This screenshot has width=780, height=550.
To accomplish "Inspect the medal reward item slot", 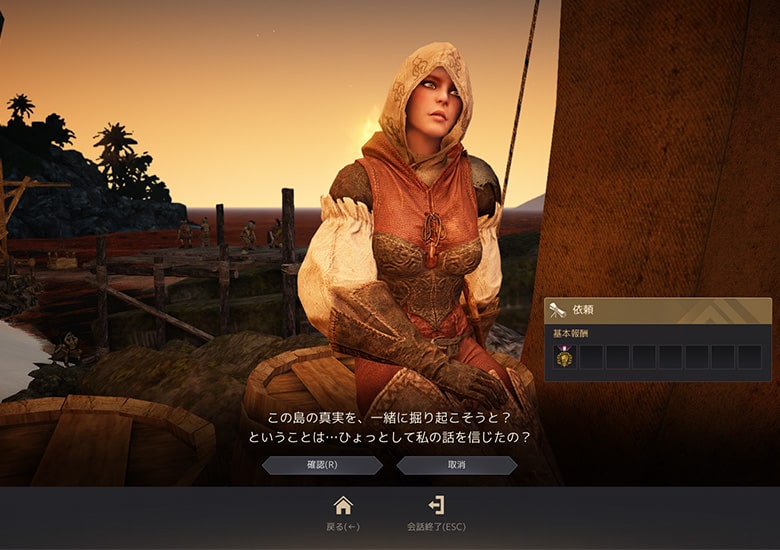I will pos(566,357).
